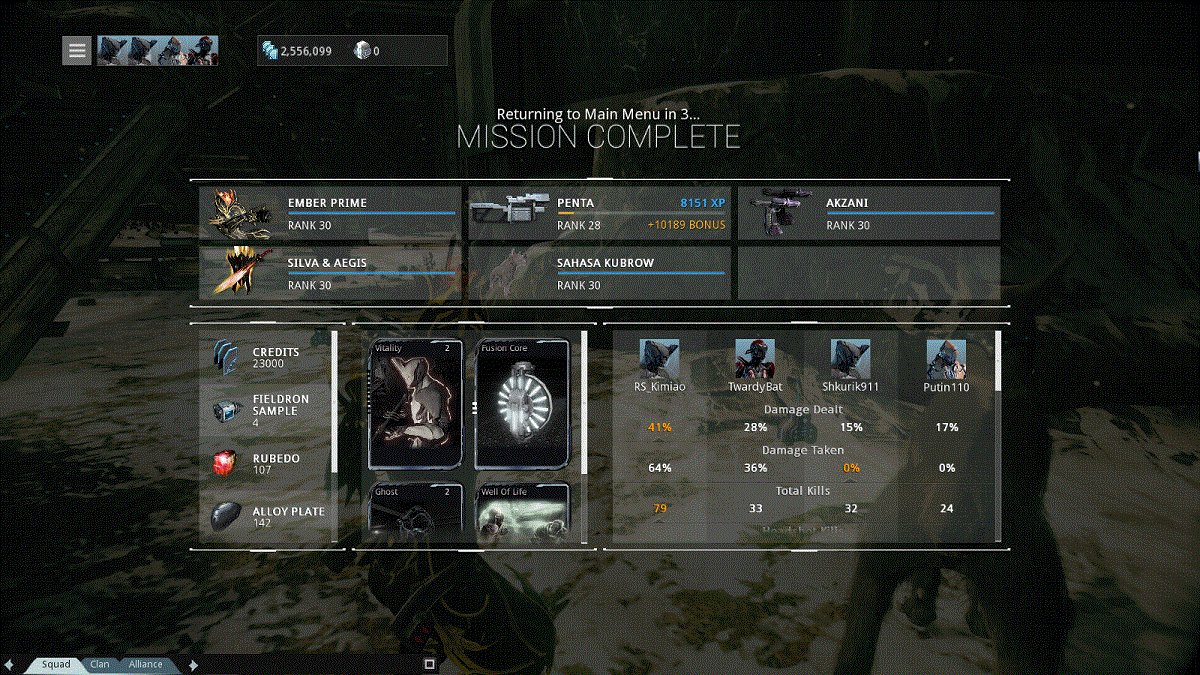Viewport: 1200px width, 675px height.
Task: Click the squad avatars panel
Action: (157, 50)
